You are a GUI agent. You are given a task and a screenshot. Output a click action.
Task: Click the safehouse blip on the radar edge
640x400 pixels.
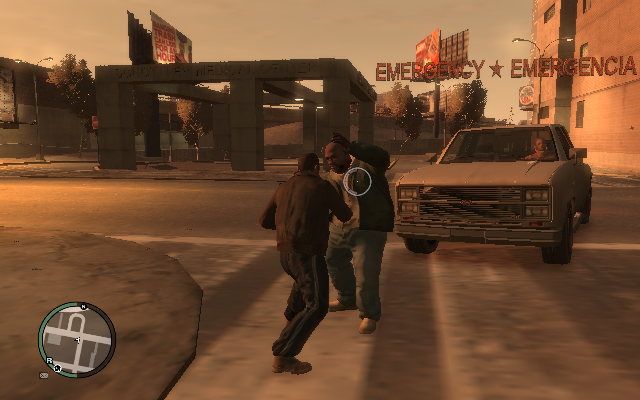pyautogui.click(x=58, y=369)
